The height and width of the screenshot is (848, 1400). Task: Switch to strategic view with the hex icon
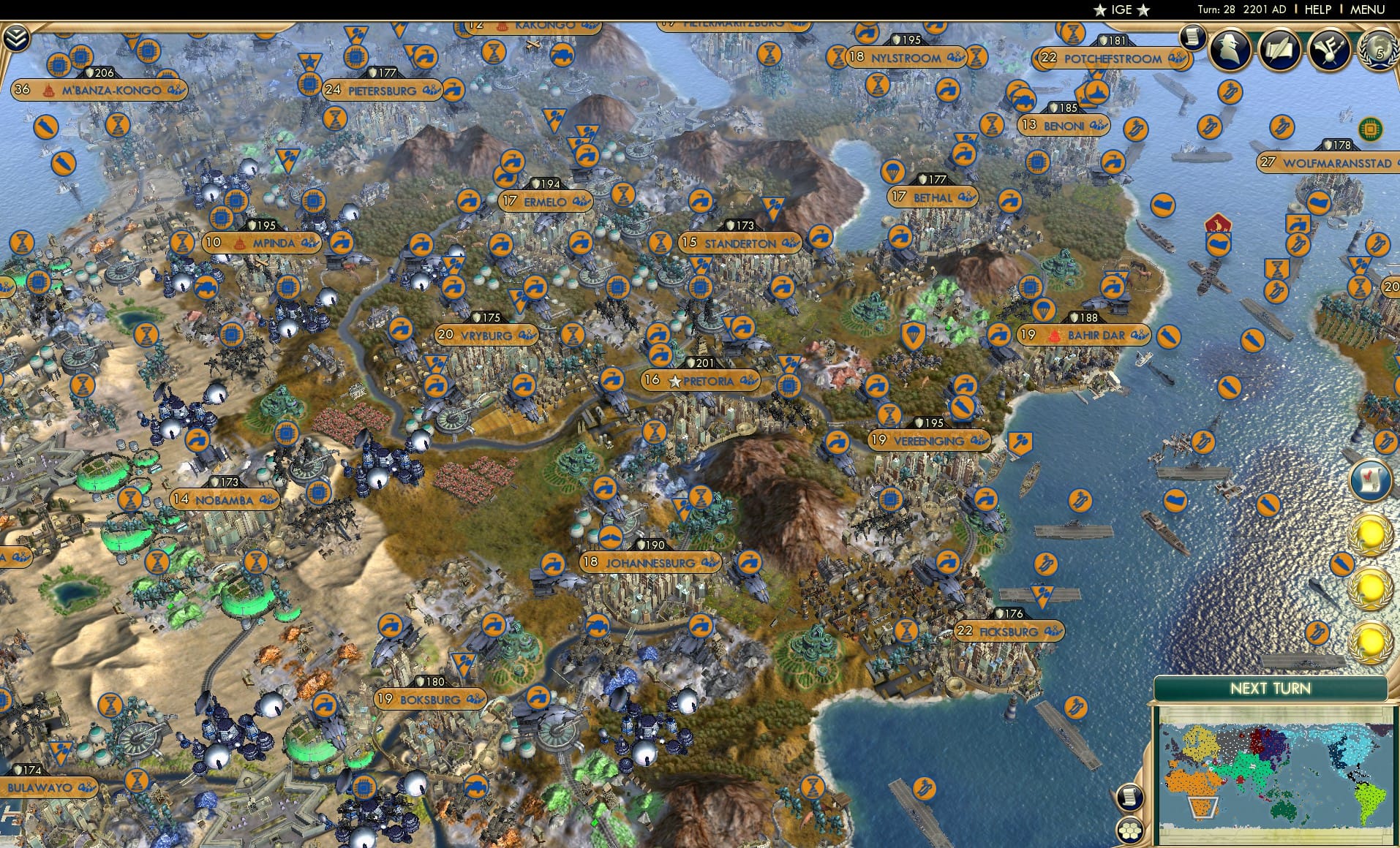pos(1130,831)
